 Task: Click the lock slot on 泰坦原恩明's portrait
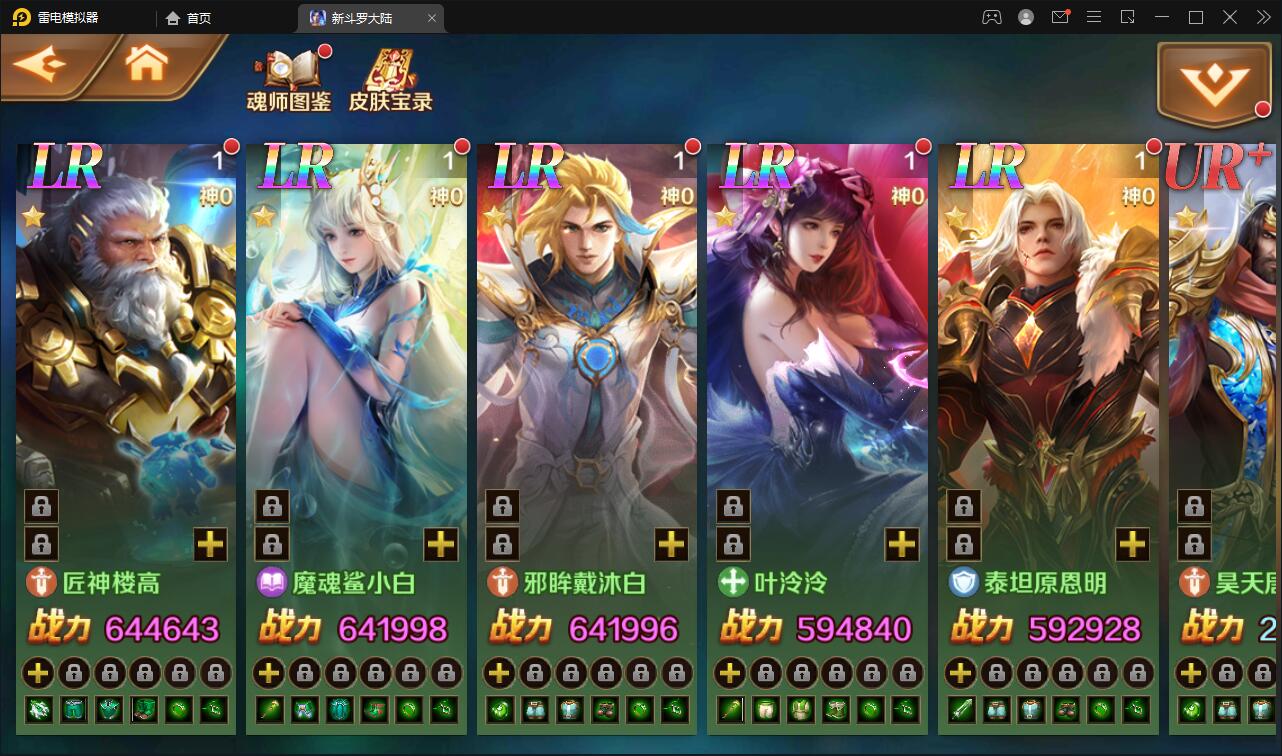[964, 507]
